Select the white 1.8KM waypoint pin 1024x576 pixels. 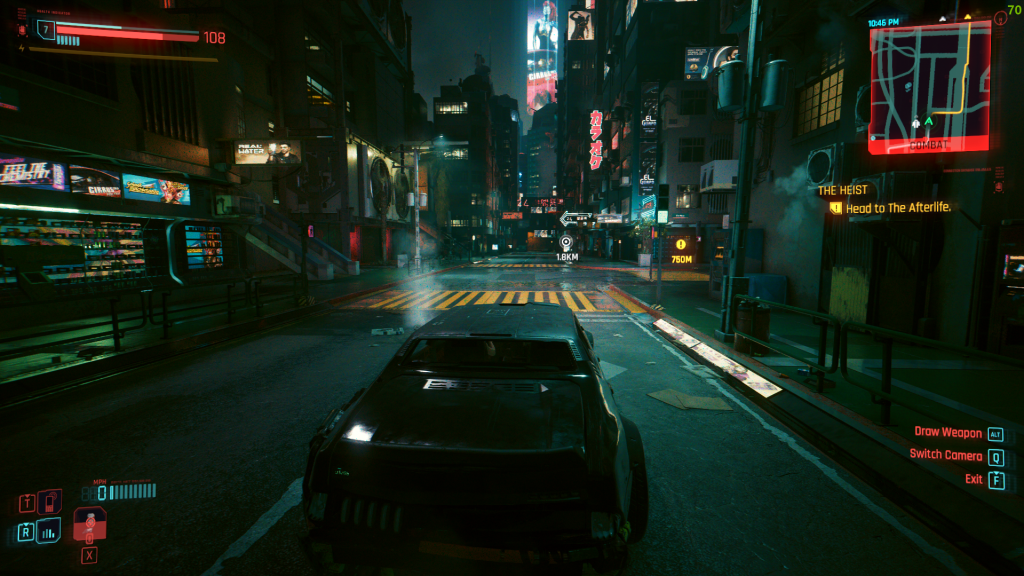[x=566, y=243]
